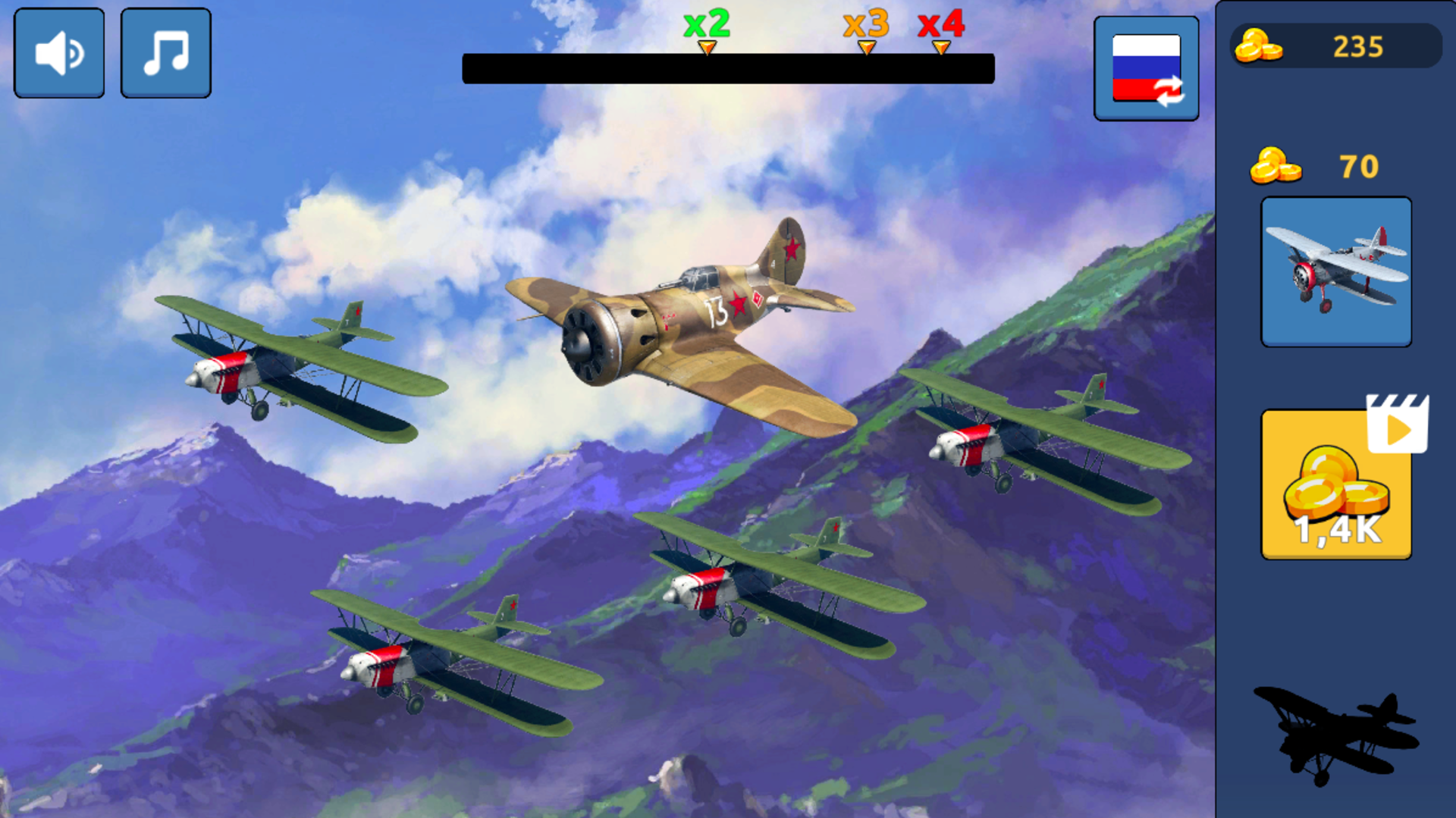Screen dimensions: 1456x818
Task: Select the right sidebar shop panel
Action: (x=1335, y=409)
